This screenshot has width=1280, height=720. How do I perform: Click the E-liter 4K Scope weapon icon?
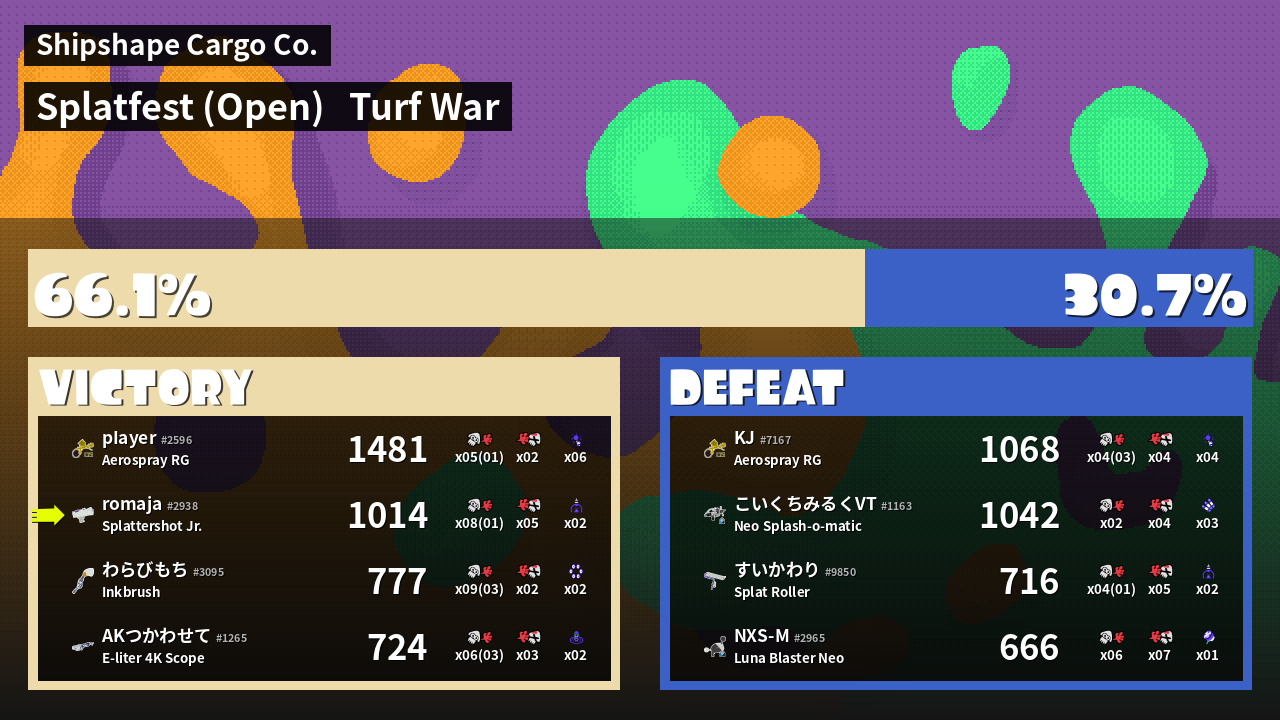coord(82,647)
